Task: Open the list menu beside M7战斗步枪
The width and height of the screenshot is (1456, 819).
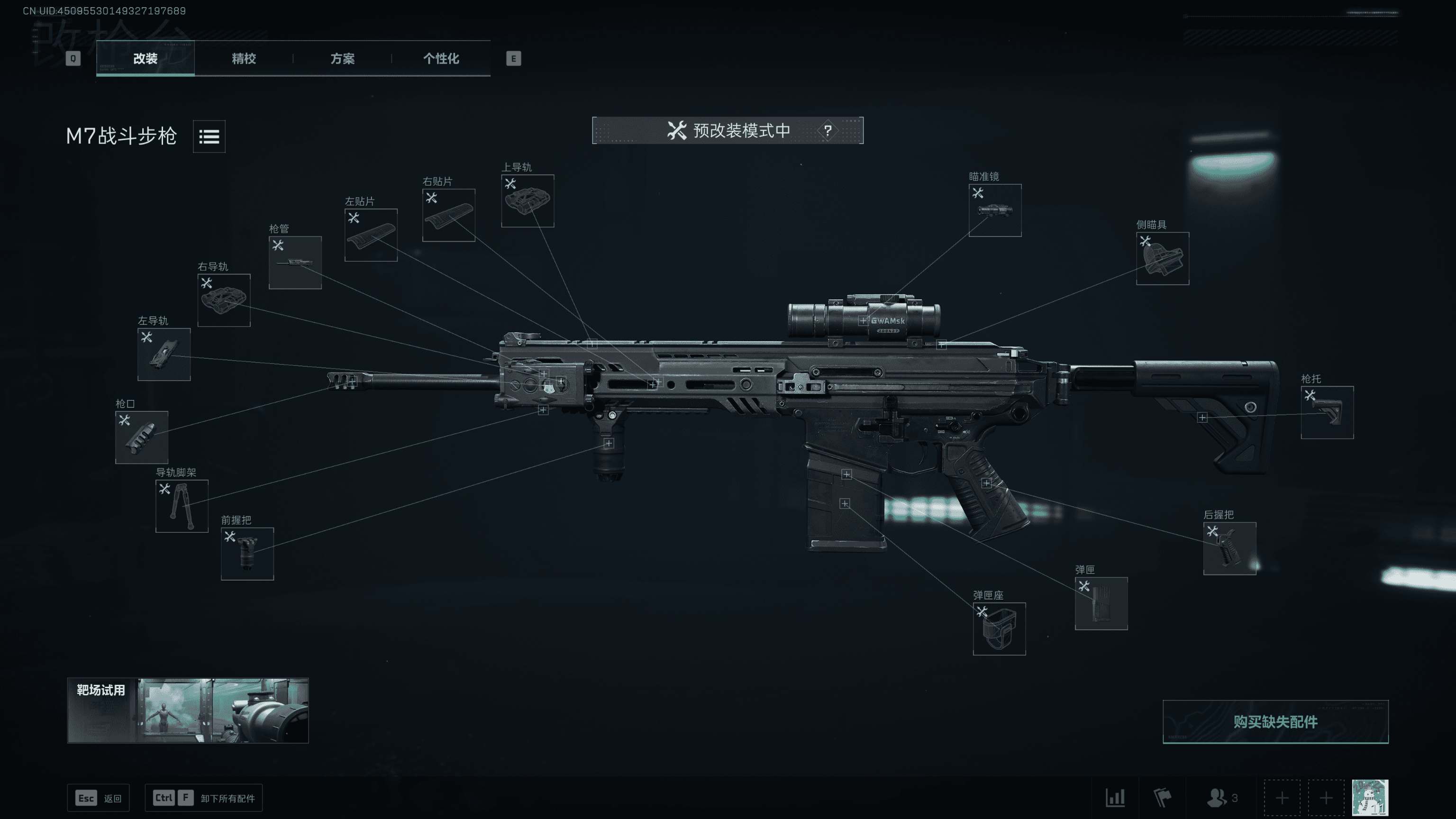Action: [x=209, y=136]
